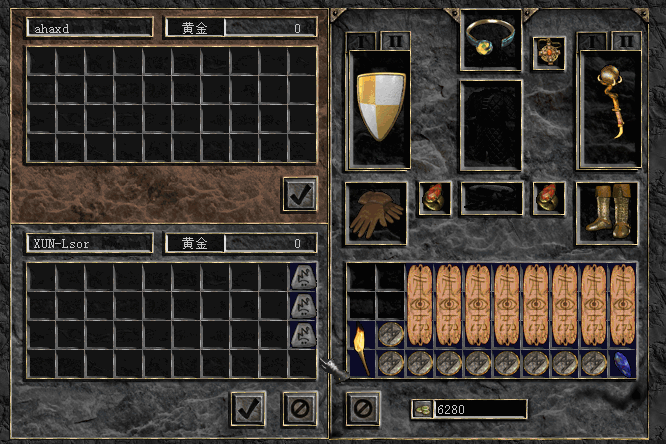The width and height of the screenshot is (666, 444).
Task: Pick up the torch charm in inventory
Action: click(x=361, y=348)
